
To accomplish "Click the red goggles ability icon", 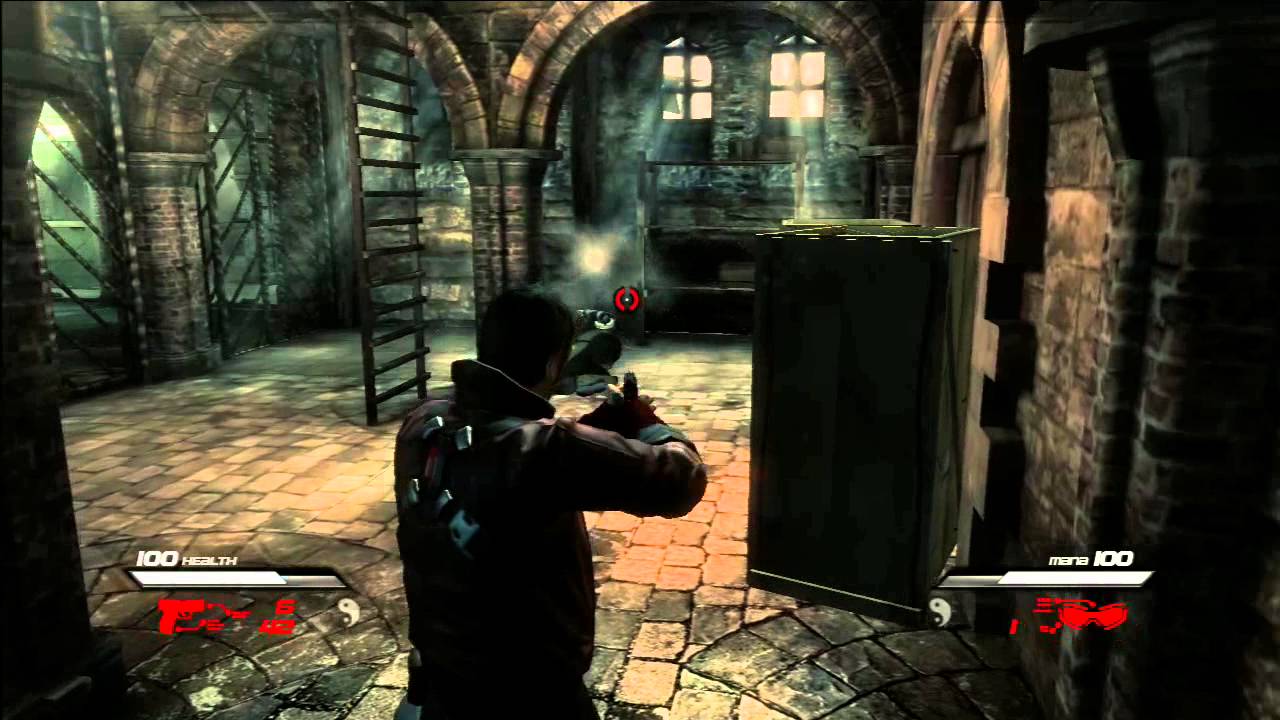I will 1093,613.
